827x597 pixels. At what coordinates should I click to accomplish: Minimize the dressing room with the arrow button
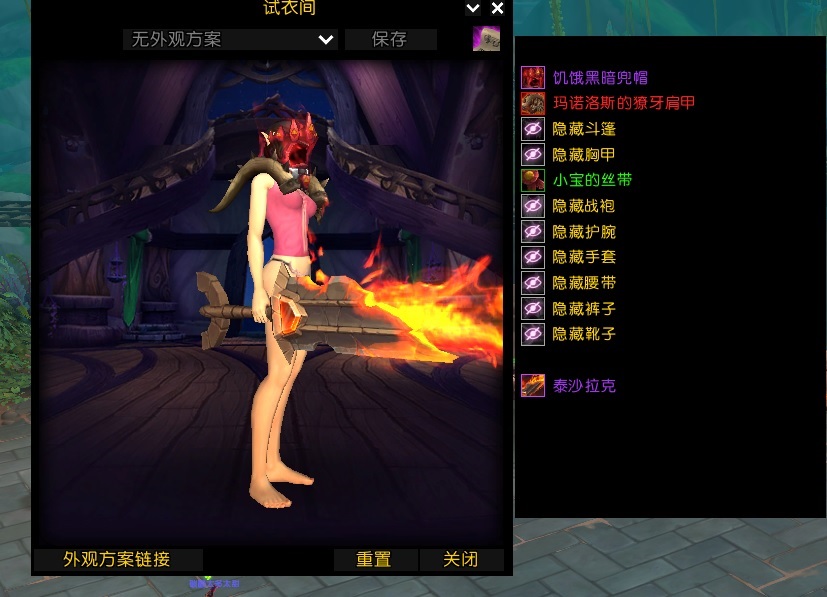[473, 9]
